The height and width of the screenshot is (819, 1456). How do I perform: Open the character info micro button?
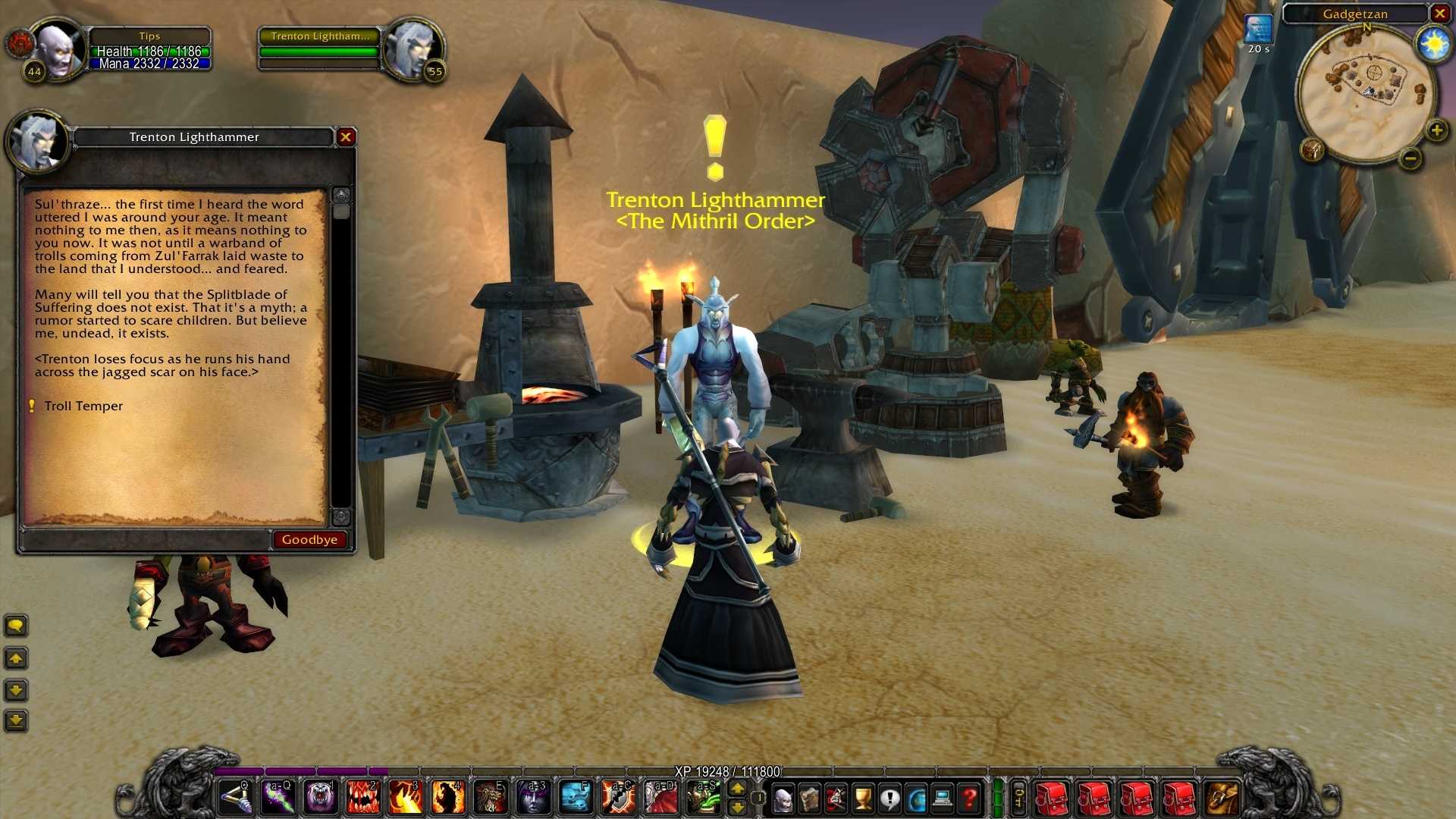click(x=783, y=799)
